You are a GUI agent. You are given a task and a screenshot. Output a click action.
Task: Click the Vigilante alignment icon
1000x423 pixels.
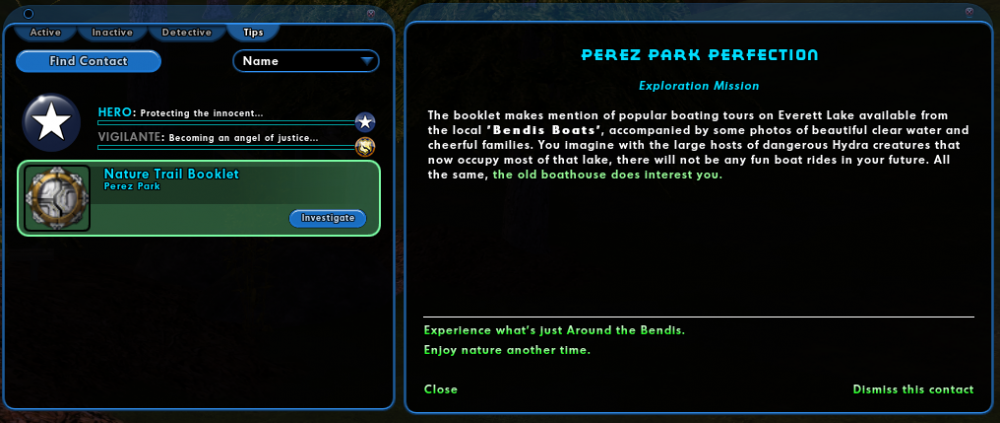click(x=365, y=147)
